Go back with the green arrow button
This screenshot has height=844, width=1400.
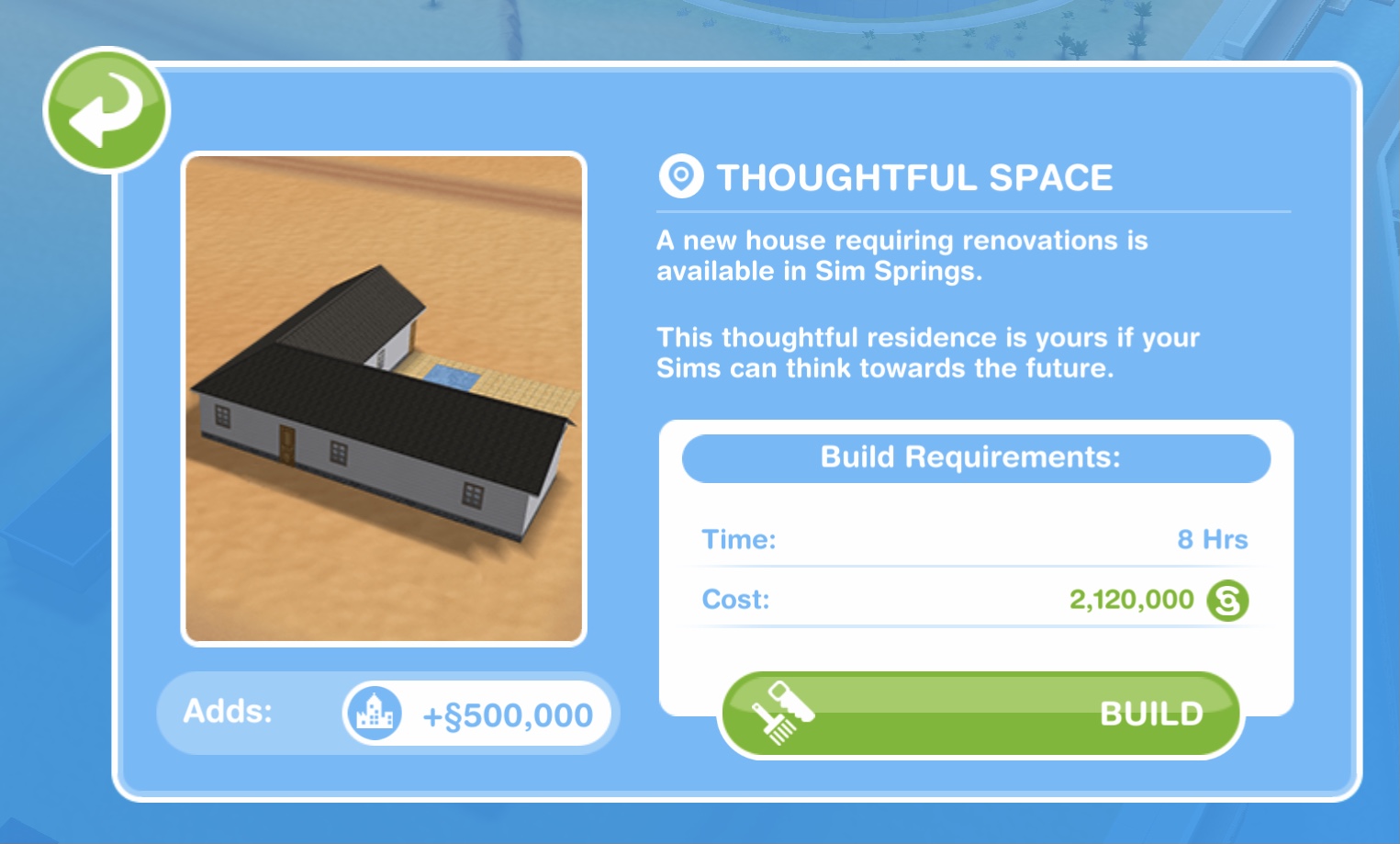pos(106,110)
